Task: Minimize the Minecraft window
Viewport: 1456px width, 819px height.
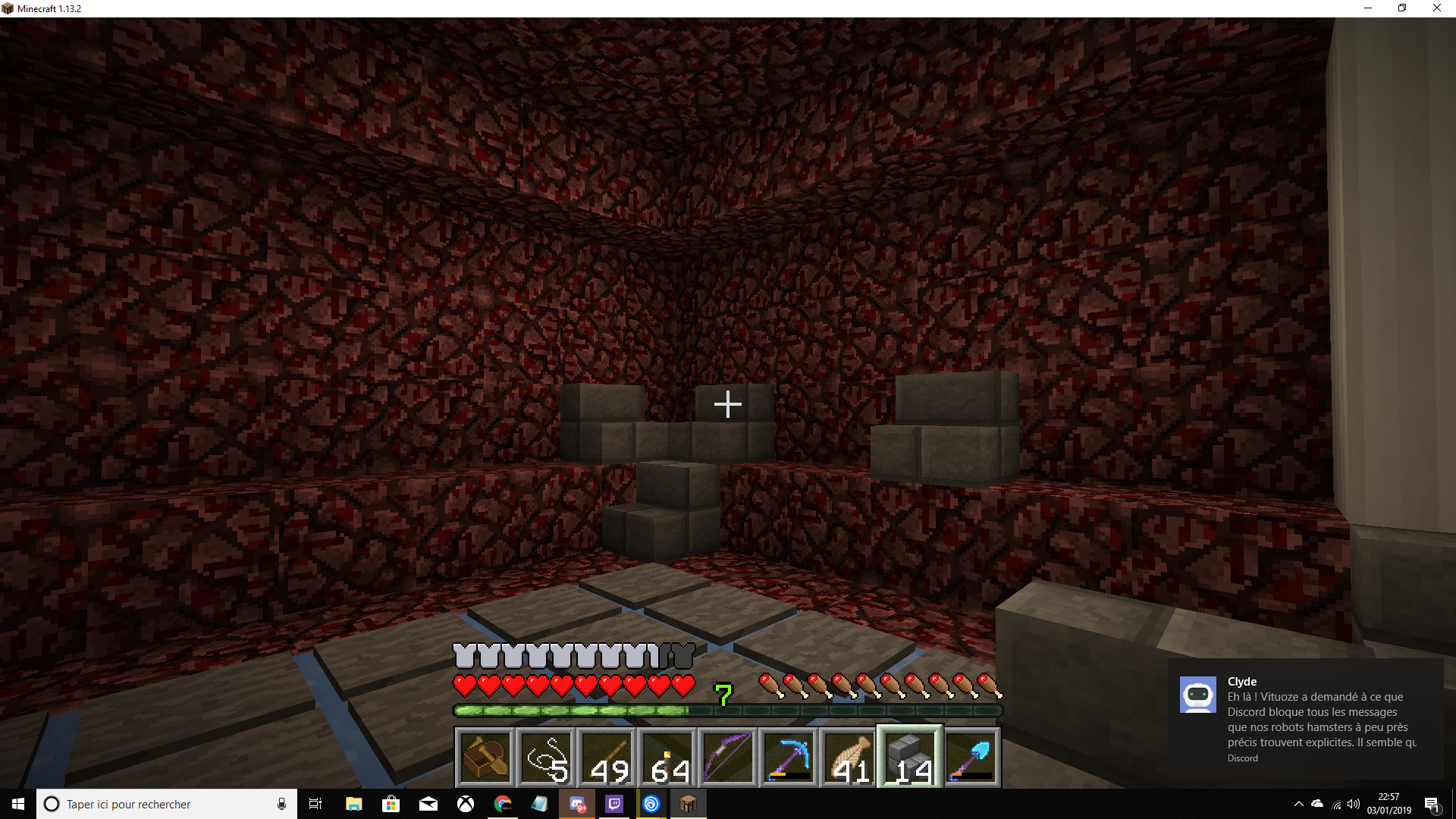Action: pyautogui.click(x=1368, y=8)
